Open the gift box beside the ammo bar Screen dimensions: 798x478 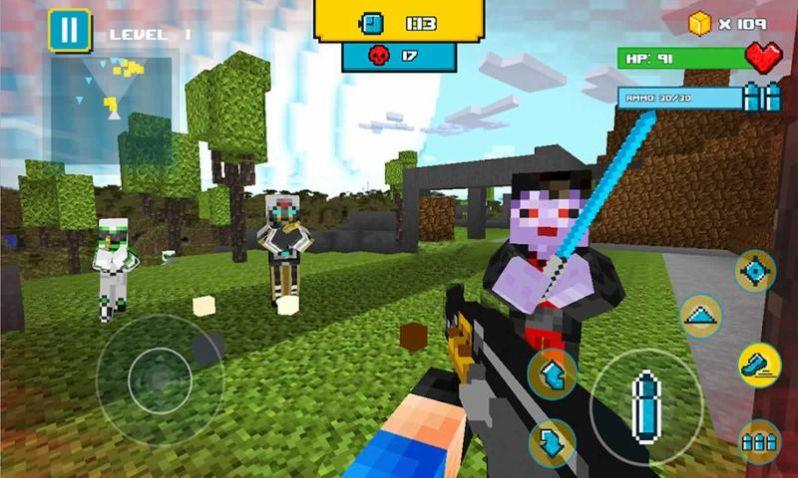point(763,97)
